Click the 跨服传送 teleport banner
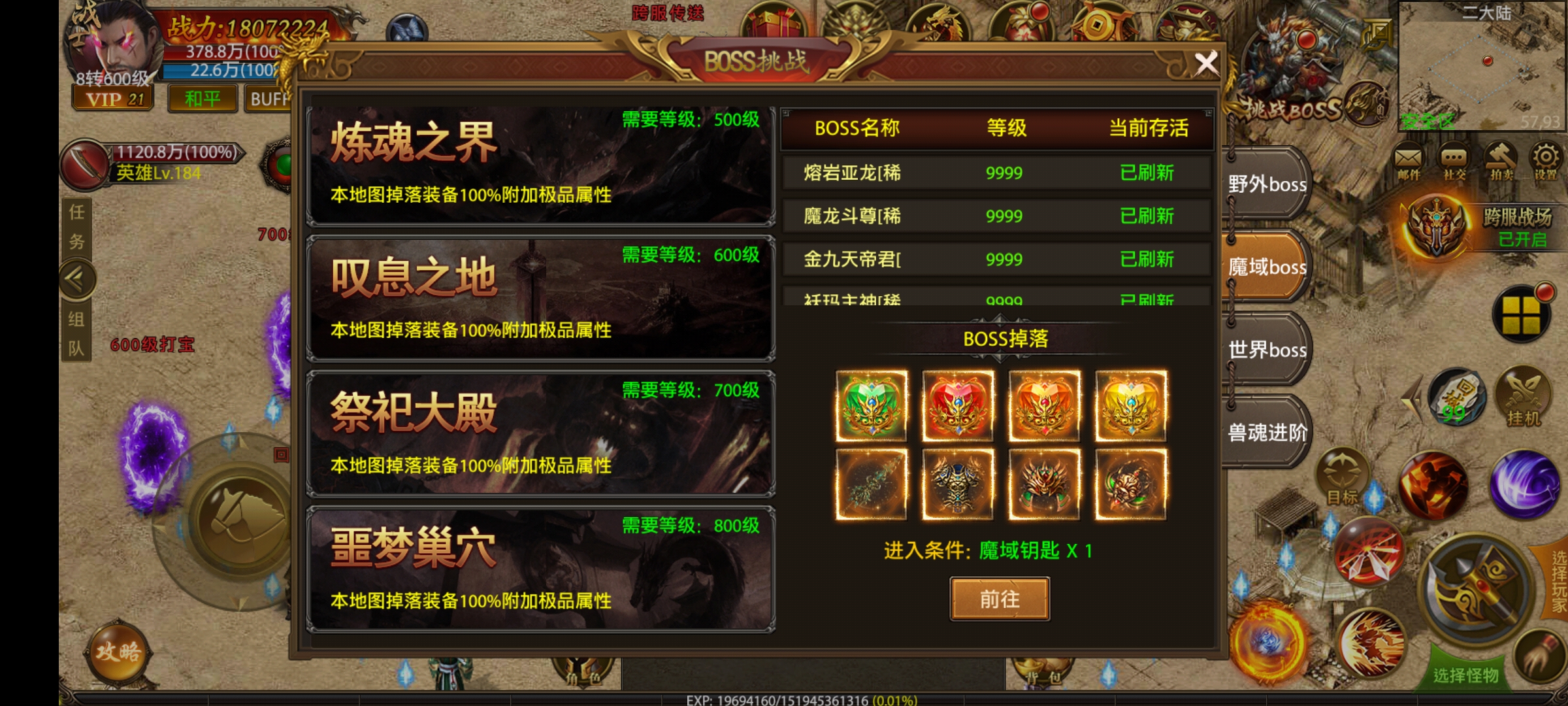 click(668, 14)
